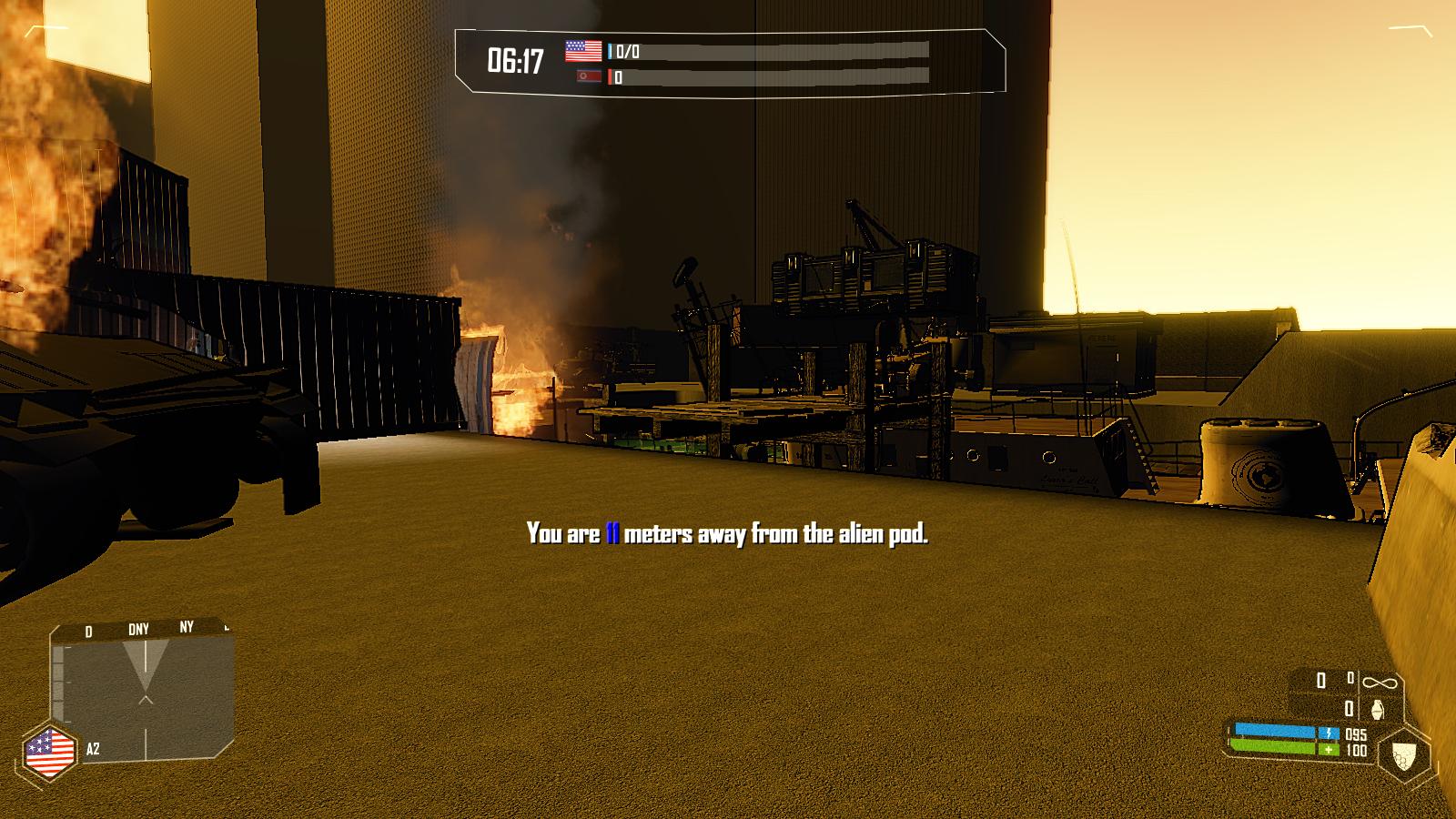Click the North Korea flag in the scoreboard
1456x819 pixels.
[589, 76]
